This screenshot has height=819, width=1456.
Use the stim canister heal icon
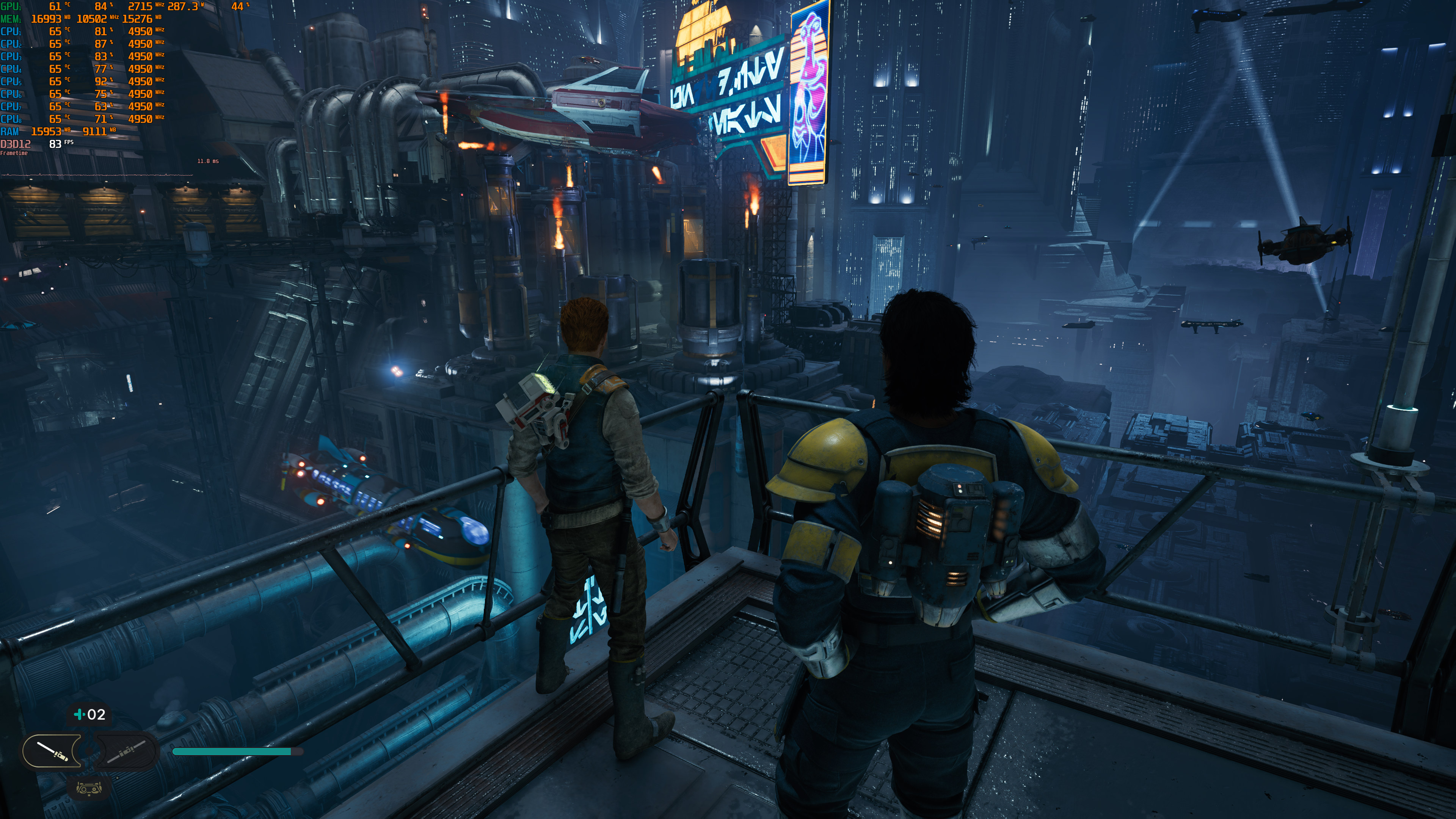[x=89, y=714]
